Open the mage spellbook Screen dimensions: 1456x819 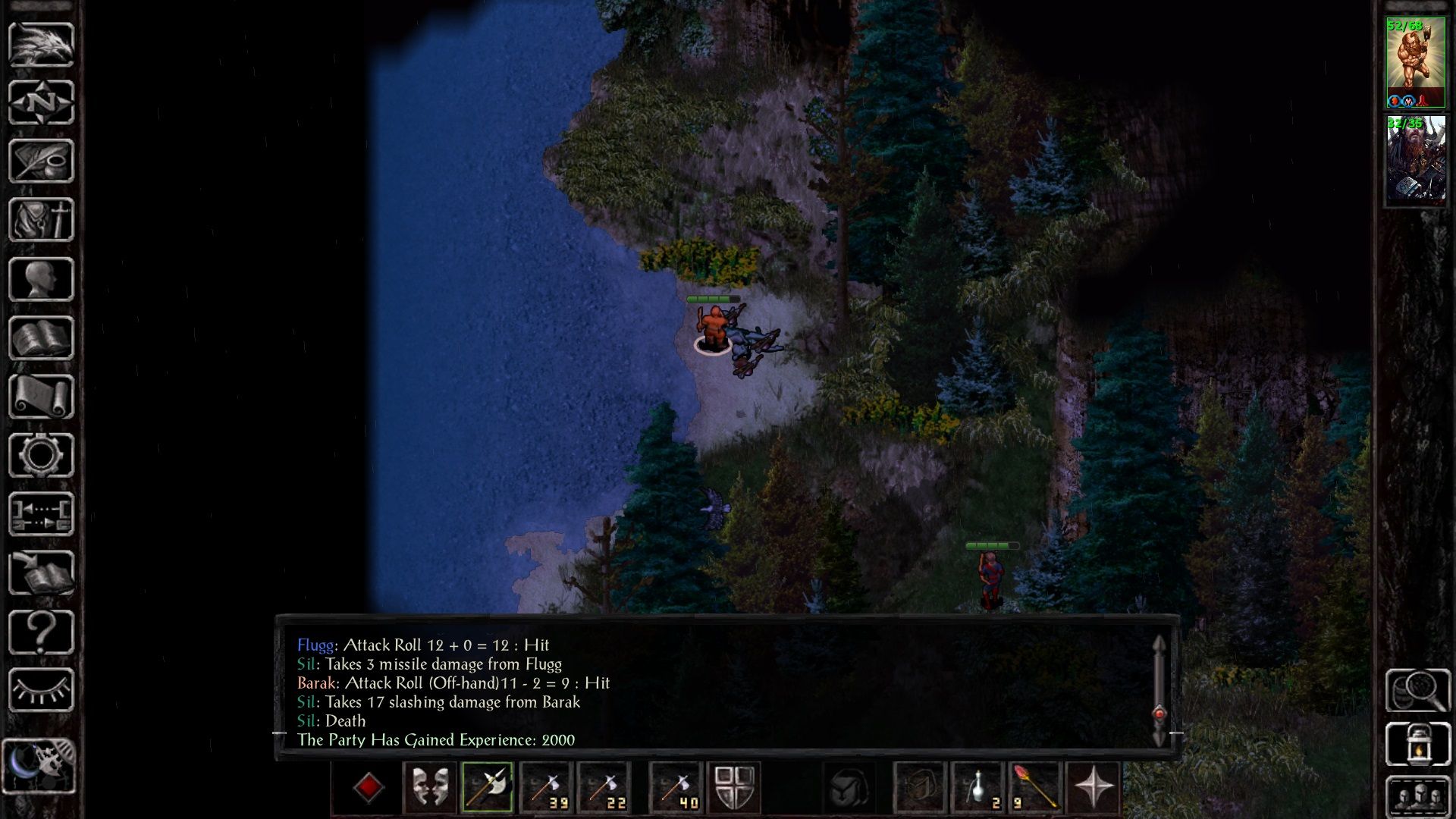click(x=41, y=338)
